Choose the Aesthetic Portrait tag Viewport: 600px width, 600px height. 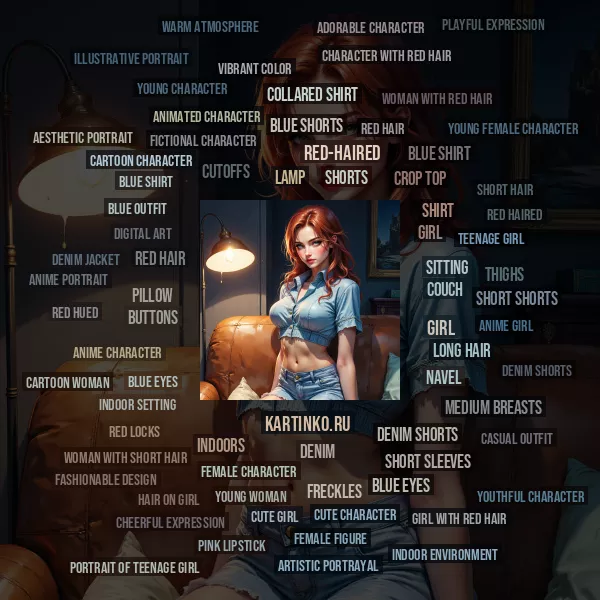83,138
